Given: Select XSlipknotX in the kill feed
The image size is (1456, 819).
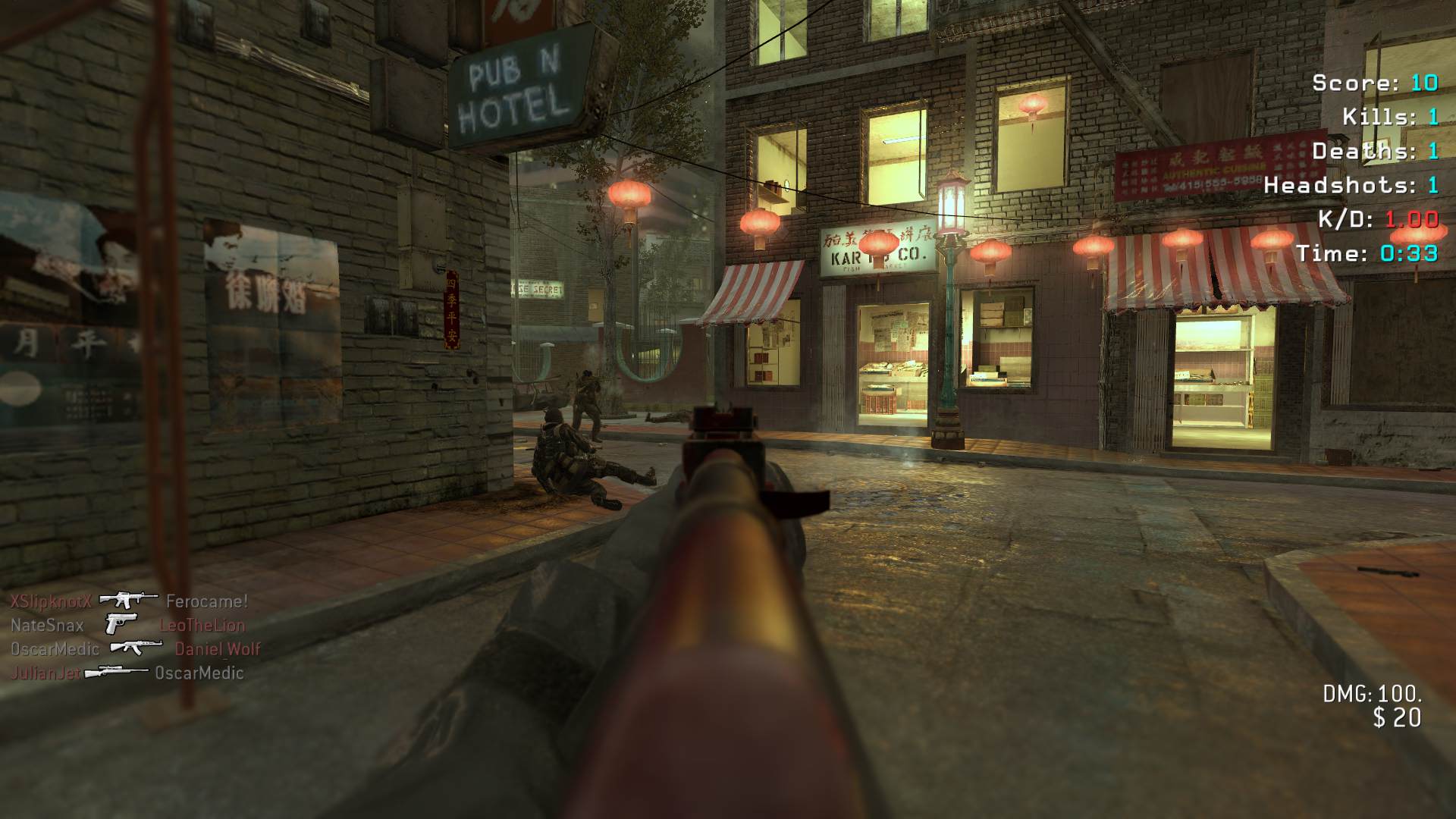Looking at the screenshot, I should (x=51, y=601).
